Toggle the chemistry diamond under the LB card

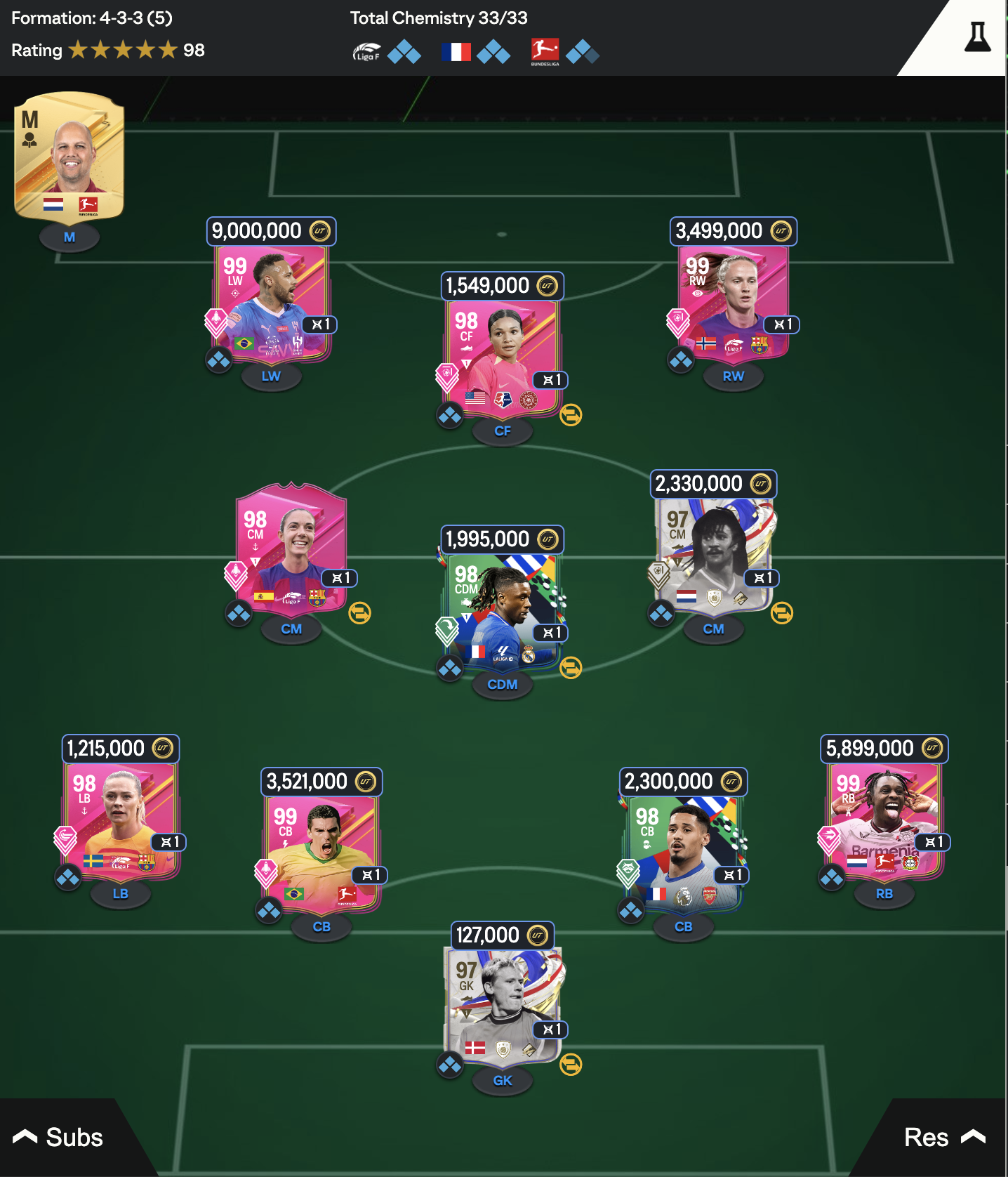pos(67,879)
